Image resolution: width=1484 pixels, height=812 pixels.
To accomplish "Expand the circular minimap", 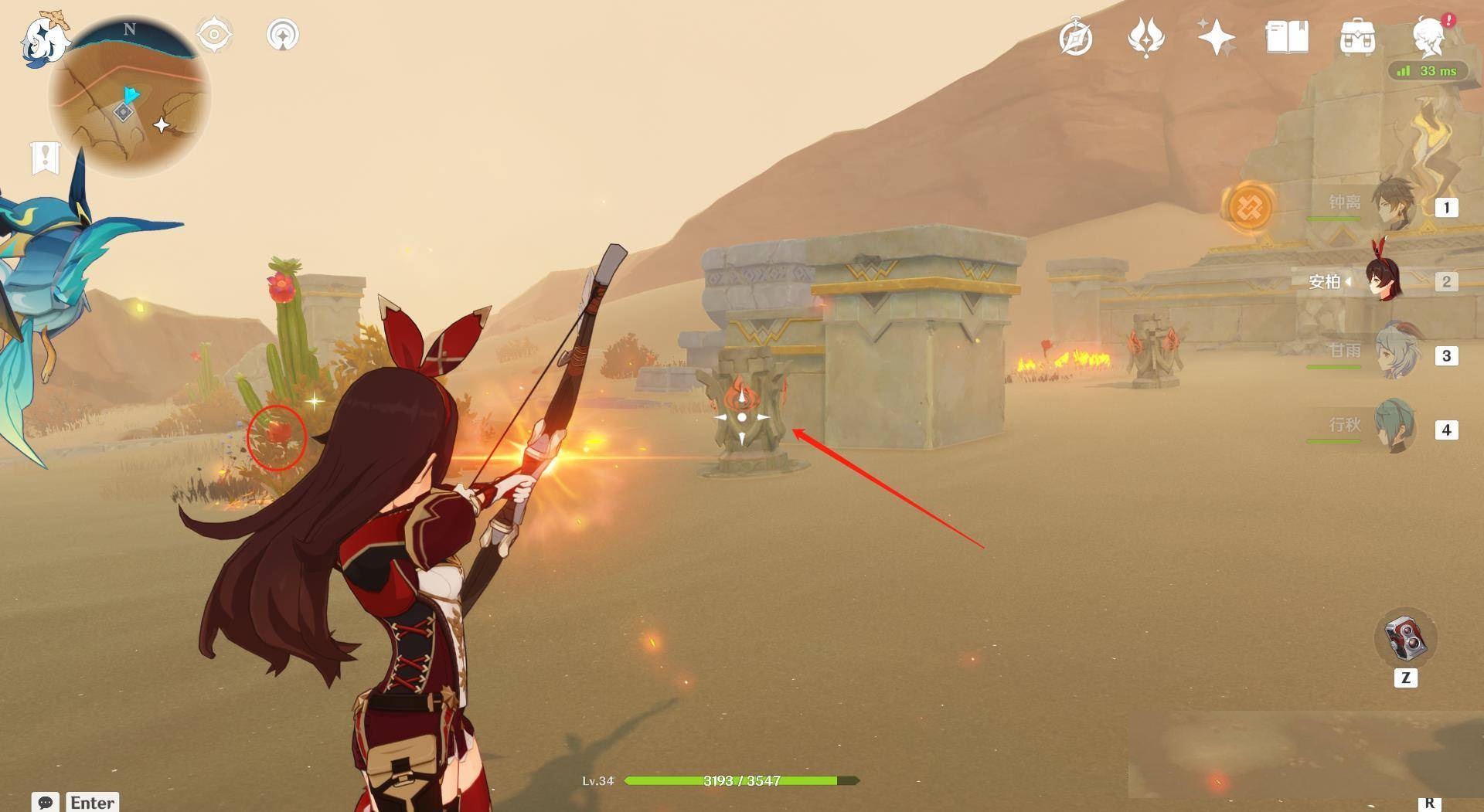I will (129, 97).
